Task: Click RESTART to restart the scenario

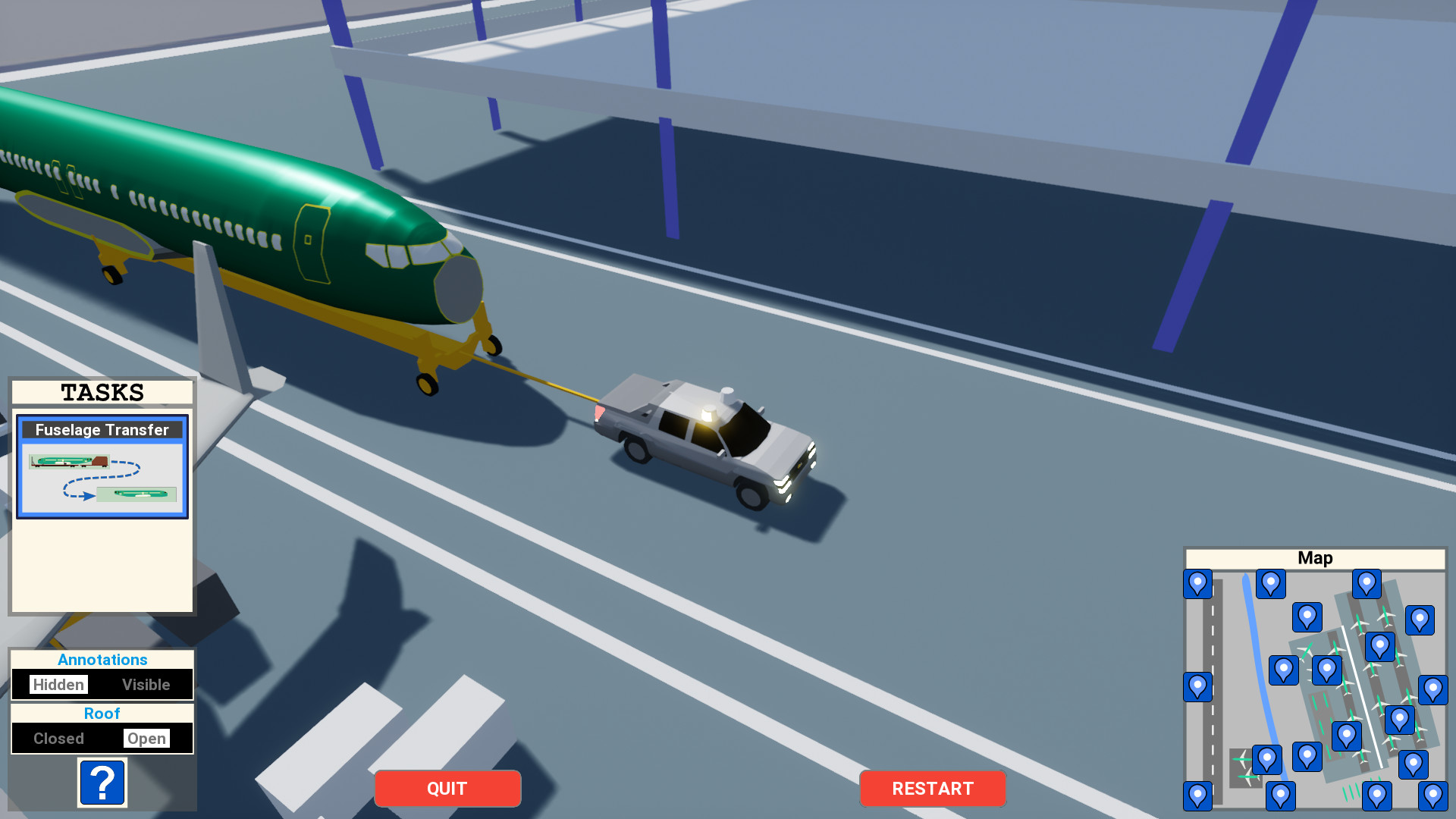Action: pyautogui.click(x=933, y=789)
